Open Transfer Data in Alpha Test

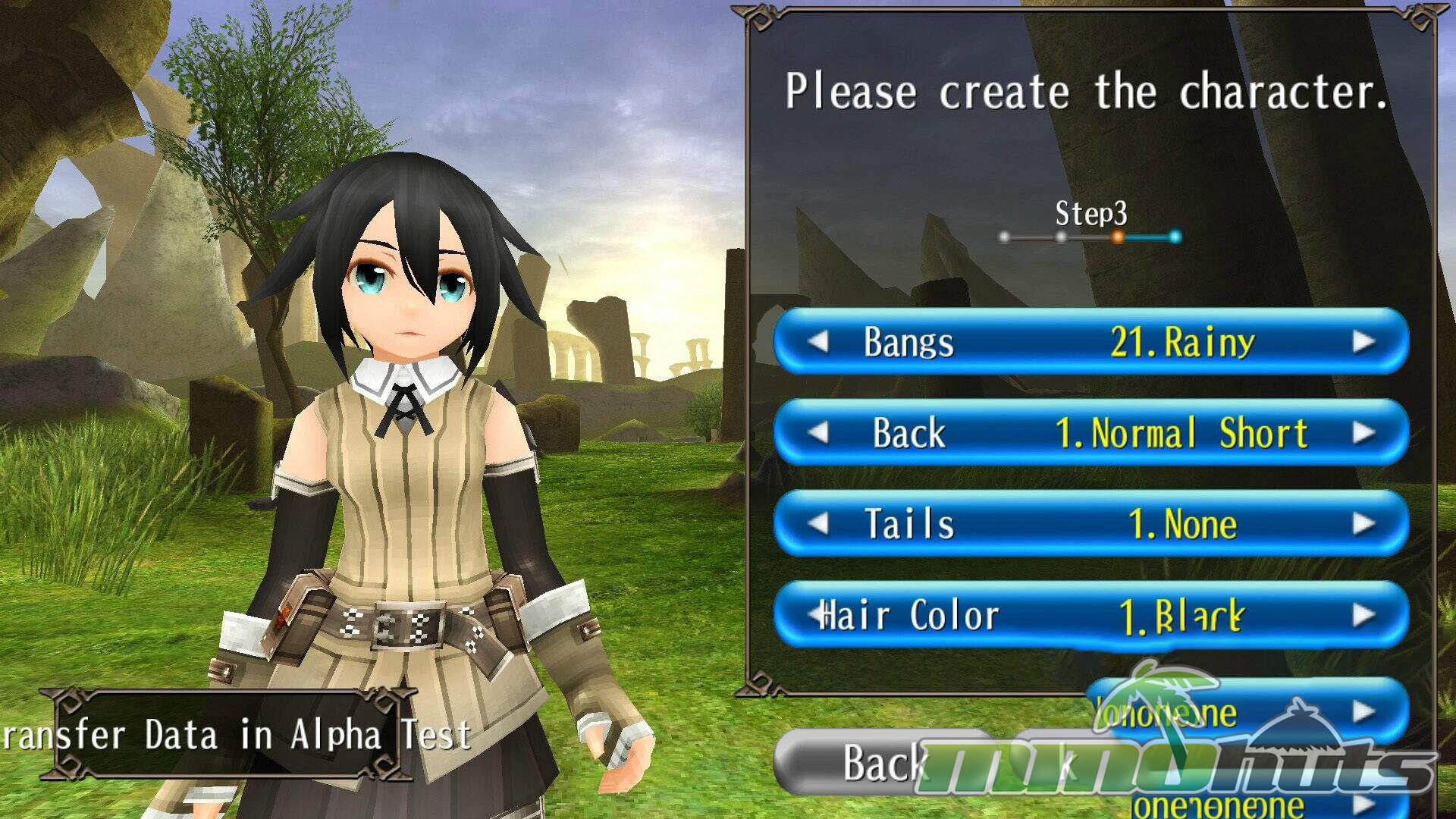point(226,735)
